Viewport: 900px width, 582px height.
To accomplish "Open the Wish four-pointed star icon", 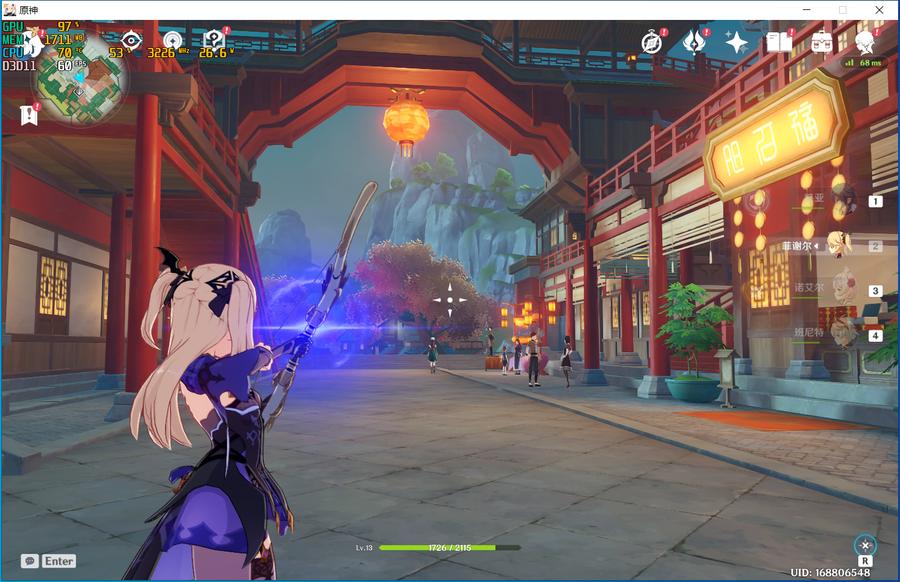I will (737, 42).
